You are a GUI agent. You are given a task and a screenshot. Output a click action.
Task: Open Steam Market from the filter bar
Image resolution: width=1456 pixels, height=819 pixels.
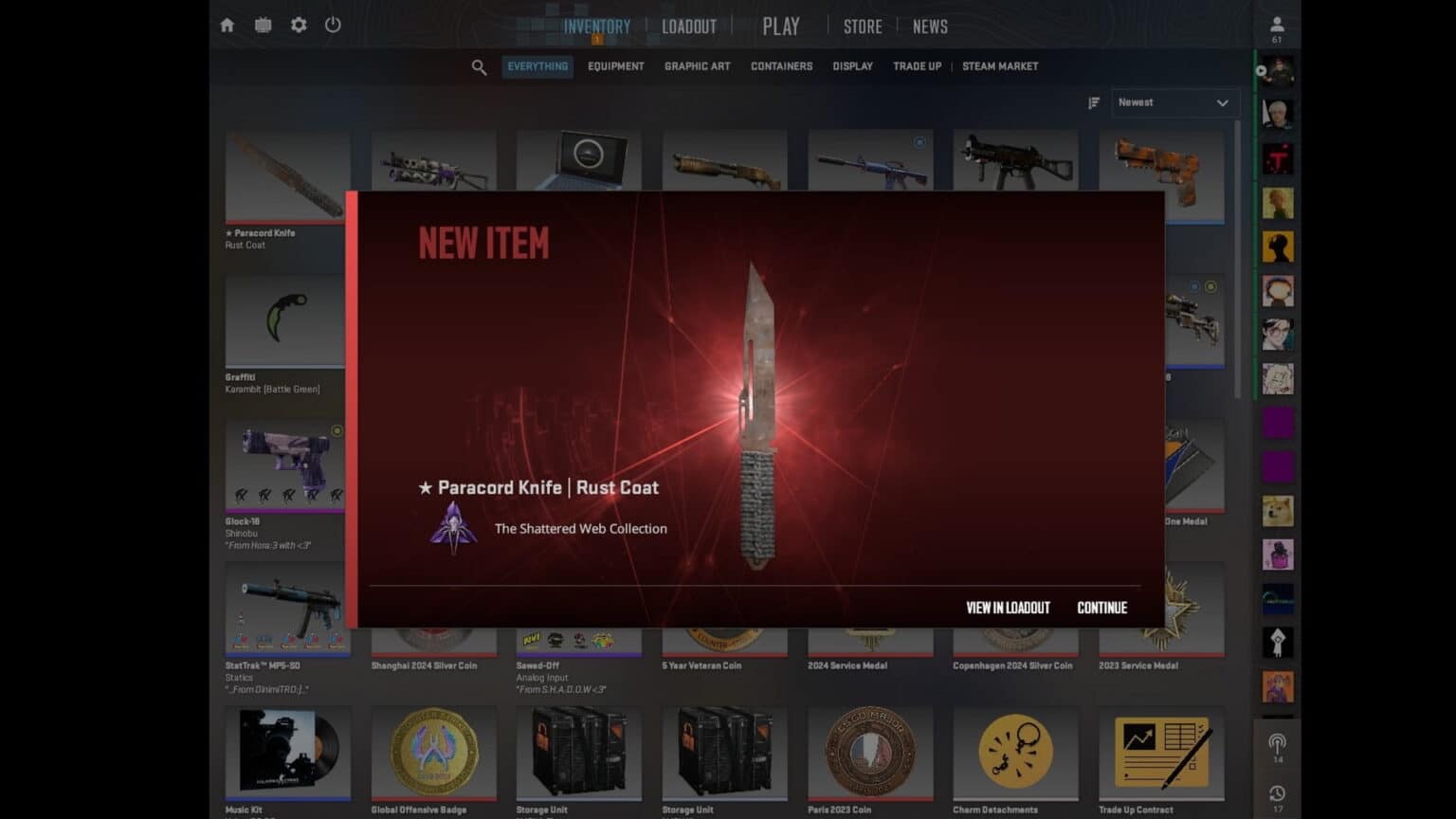999,66
